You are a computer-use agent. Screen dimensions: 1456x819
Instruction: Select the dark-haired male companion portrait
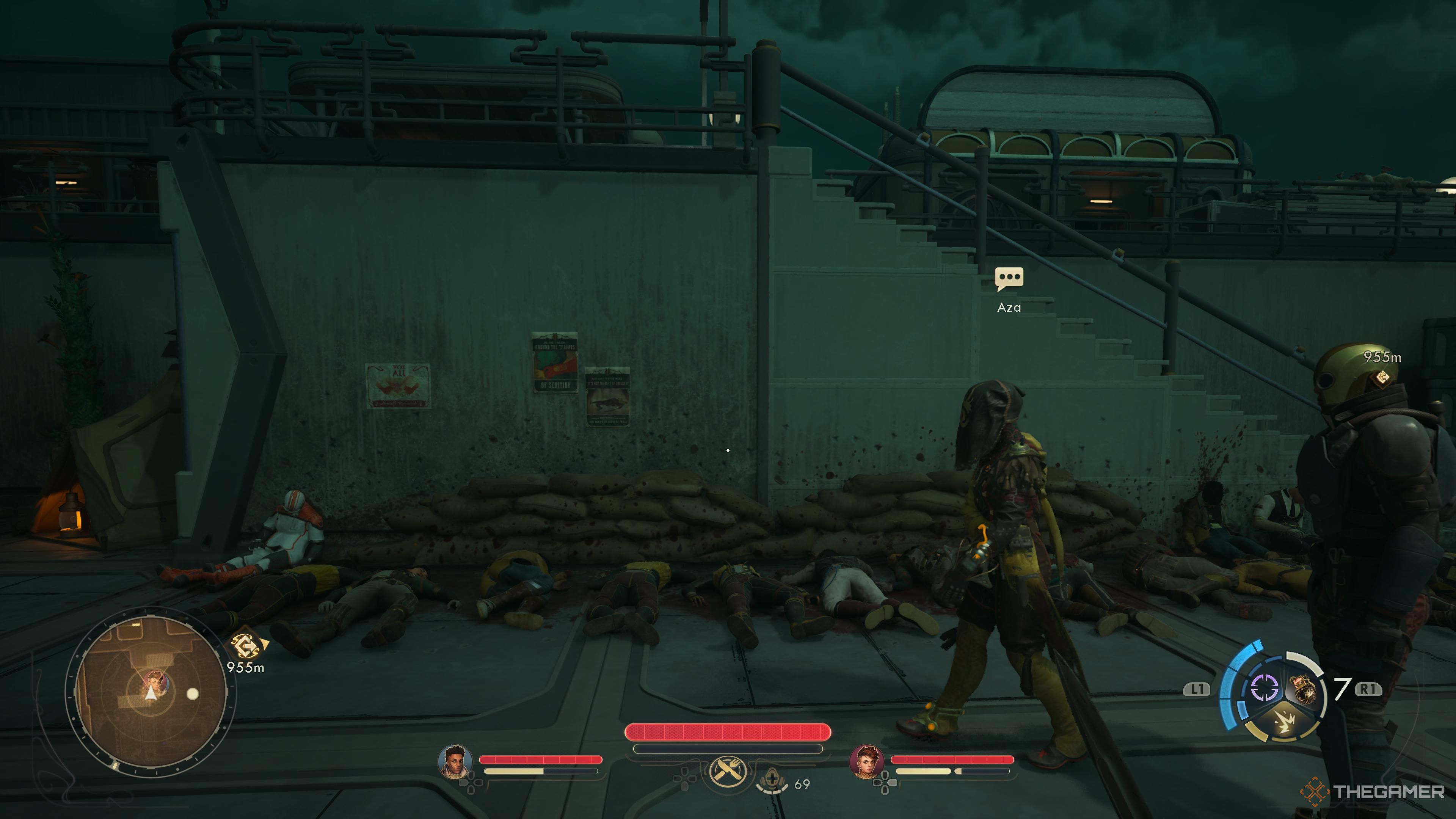click(x=455, y=761)
